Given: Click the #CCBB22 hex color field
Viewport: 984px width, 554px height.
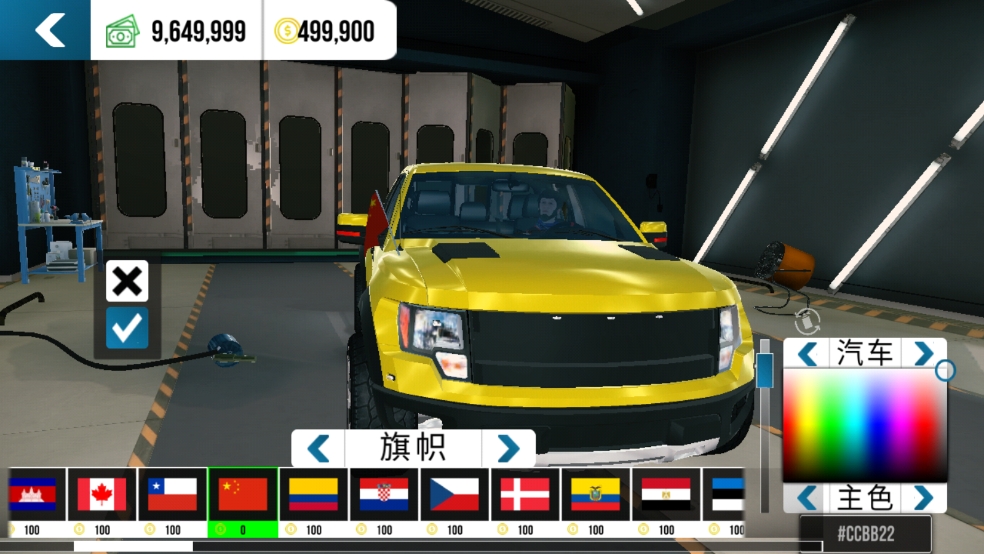Looking at the screenshot, I should 865,534.
